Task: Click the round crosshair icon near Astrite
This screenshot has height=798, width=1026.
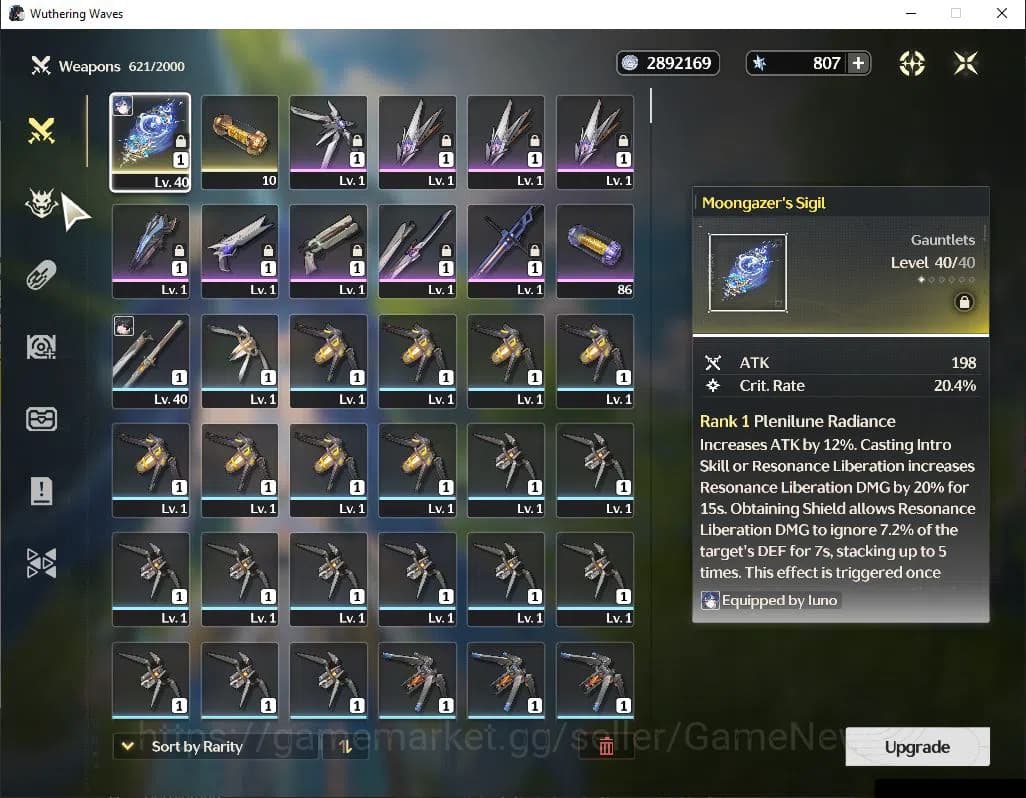Action: click(912, 63)
